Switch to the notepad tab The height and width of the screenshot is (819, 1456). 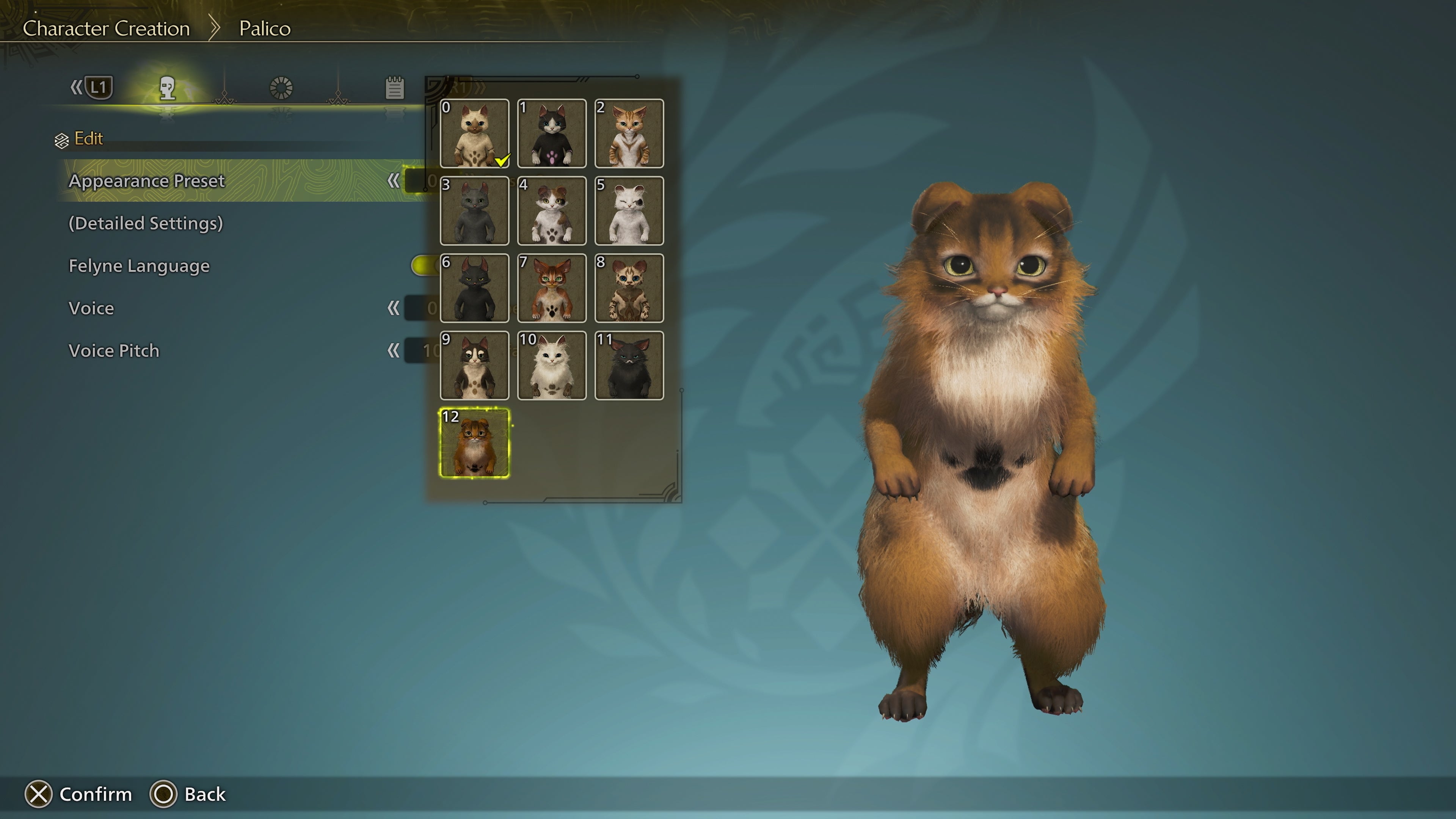click(x=394, y=88)
